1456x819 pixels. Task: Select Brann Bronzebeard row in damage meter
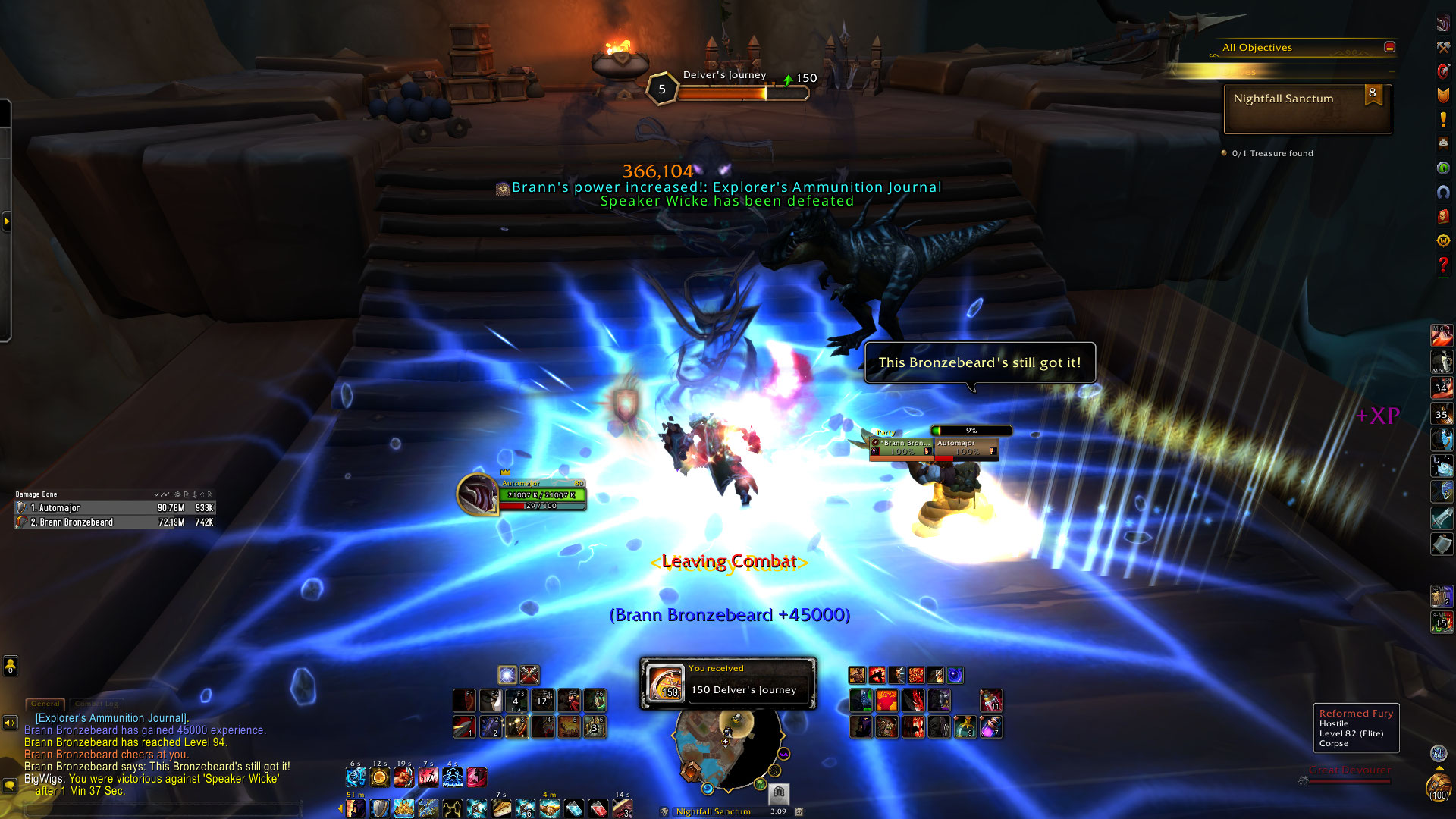click(x=115, y=522)
